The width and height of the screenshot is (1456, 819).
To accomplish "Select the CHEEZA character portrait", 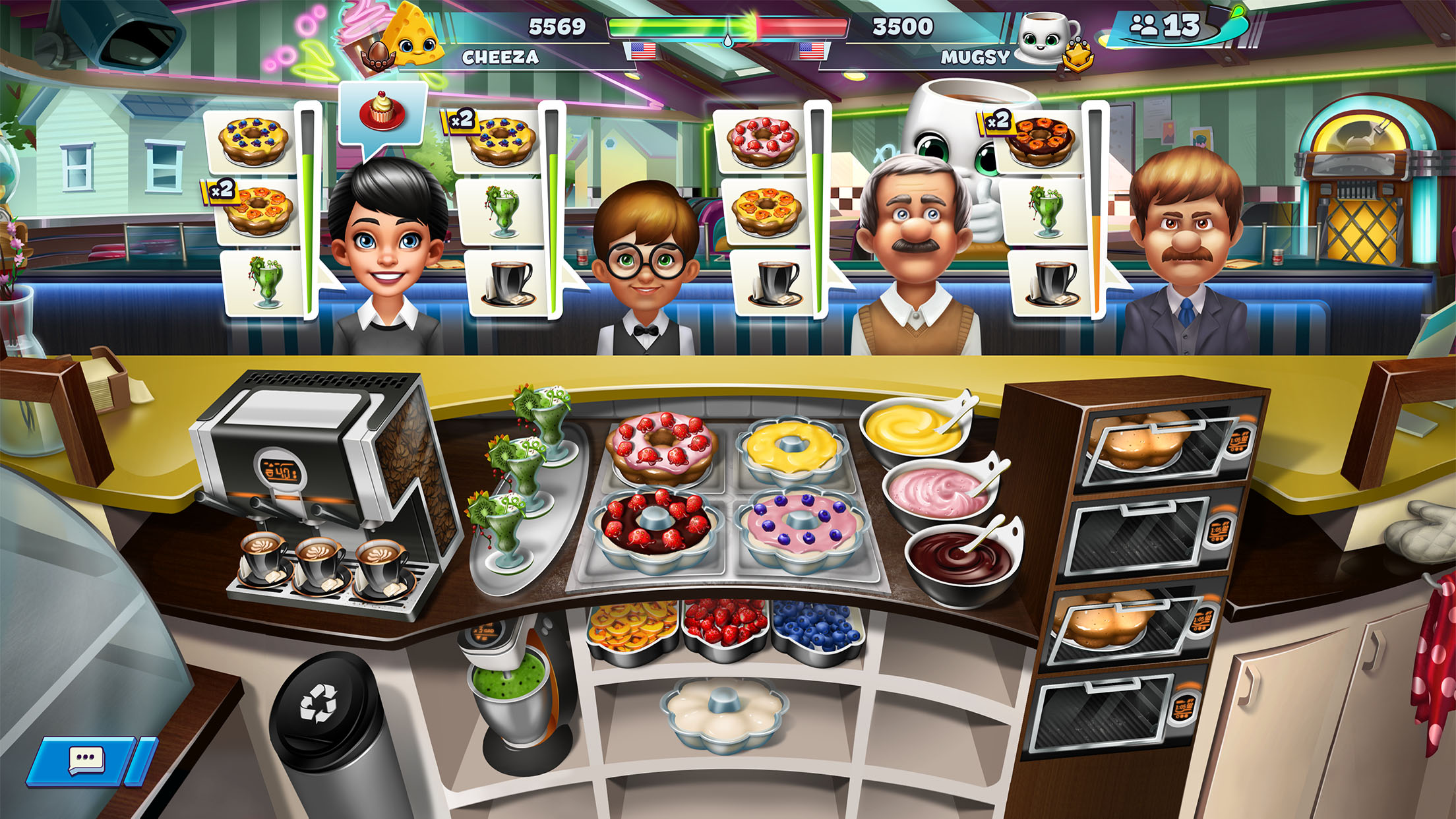I will coord(411,36).
